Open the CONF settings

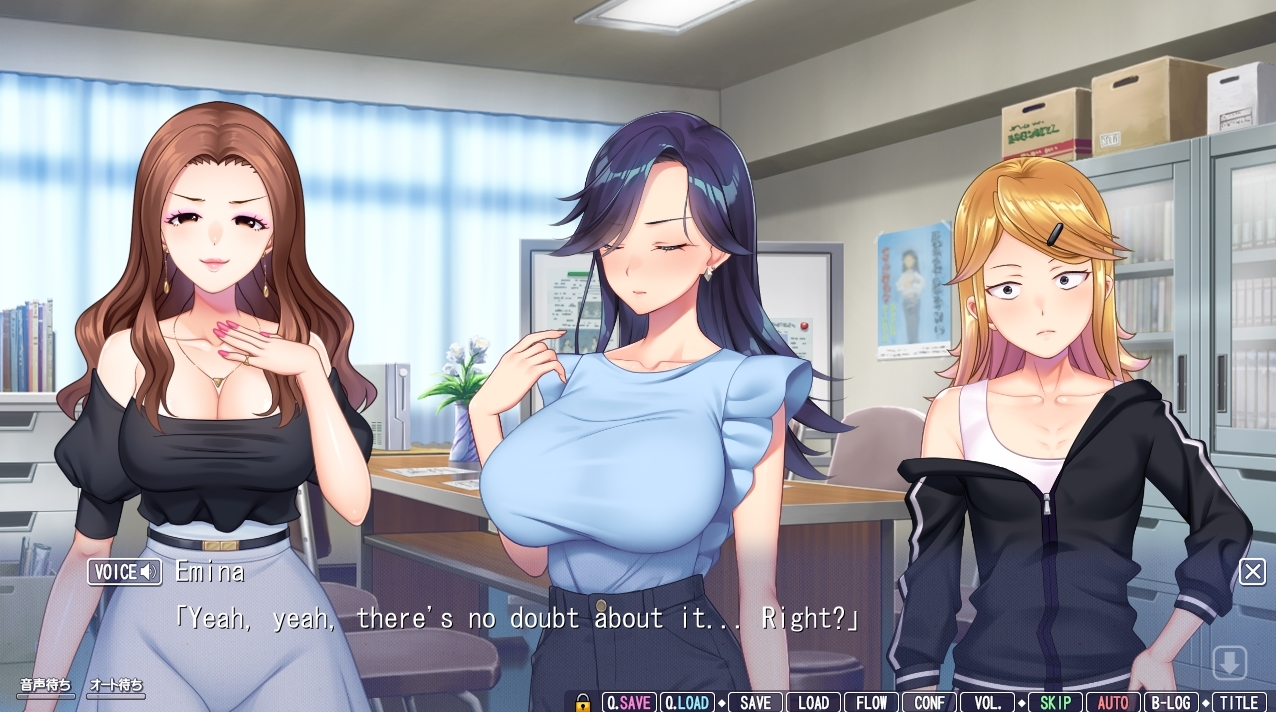pyautogui.click(x=929, y=702)
